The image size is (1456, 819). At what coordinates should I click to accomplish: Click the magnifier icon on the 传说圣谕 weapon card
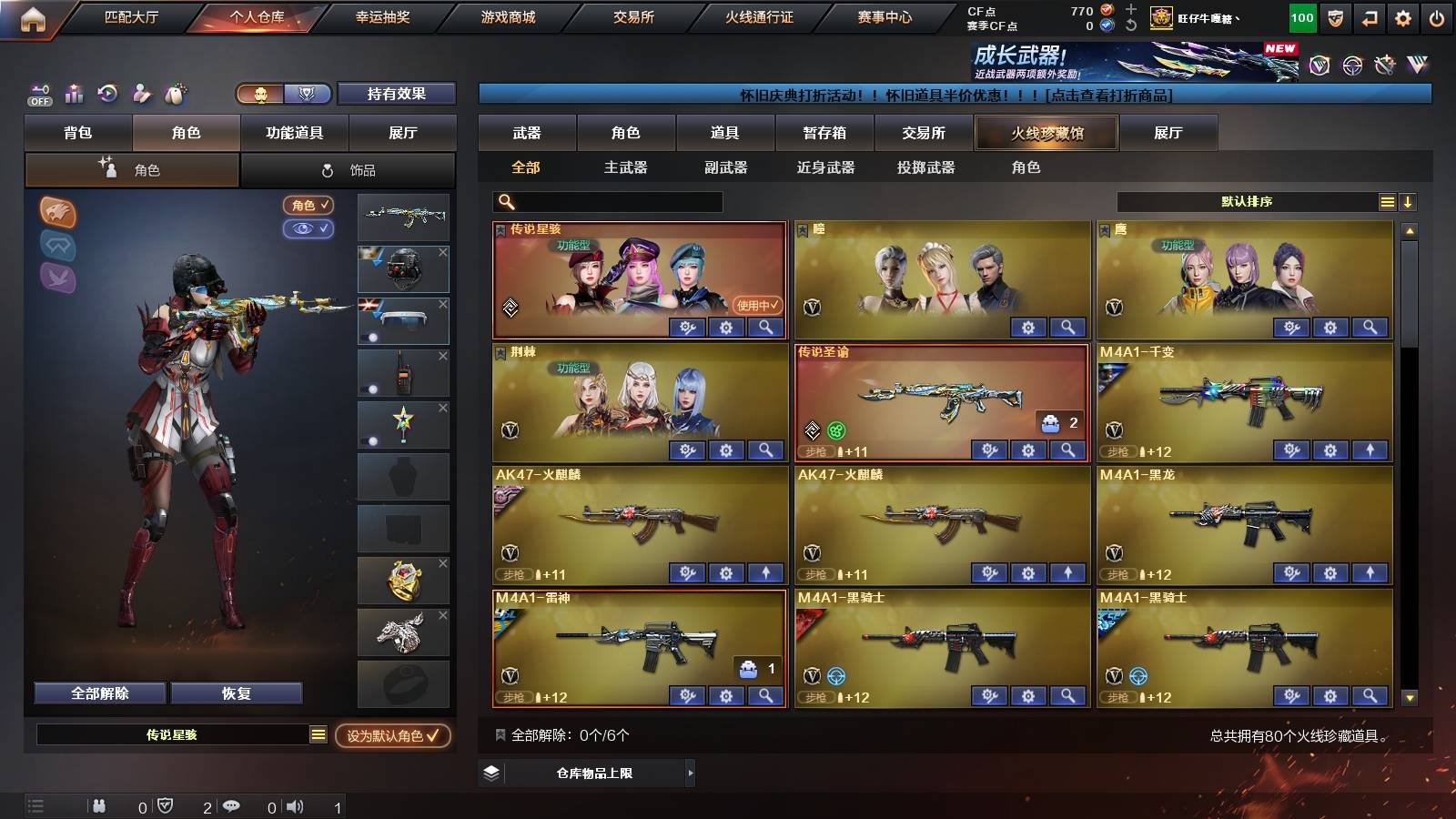pos(1067,450)
